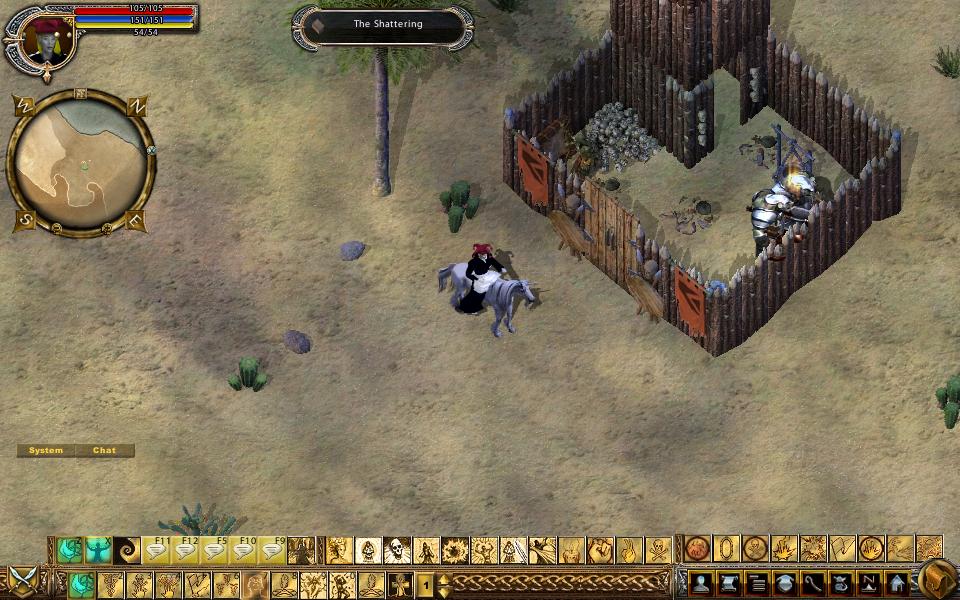The image size is (960, 600).
Task: Open the circular minimap
Action: (81, 162)
